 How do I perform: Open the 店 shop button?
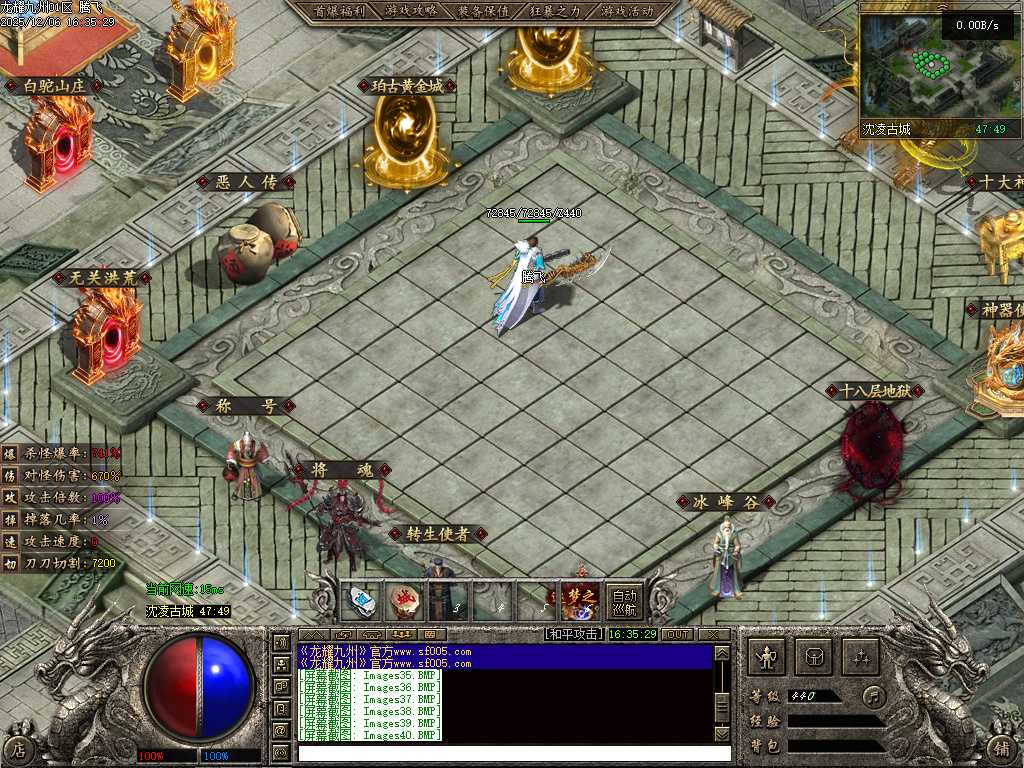pyautogui.click(x=17, y=748)
